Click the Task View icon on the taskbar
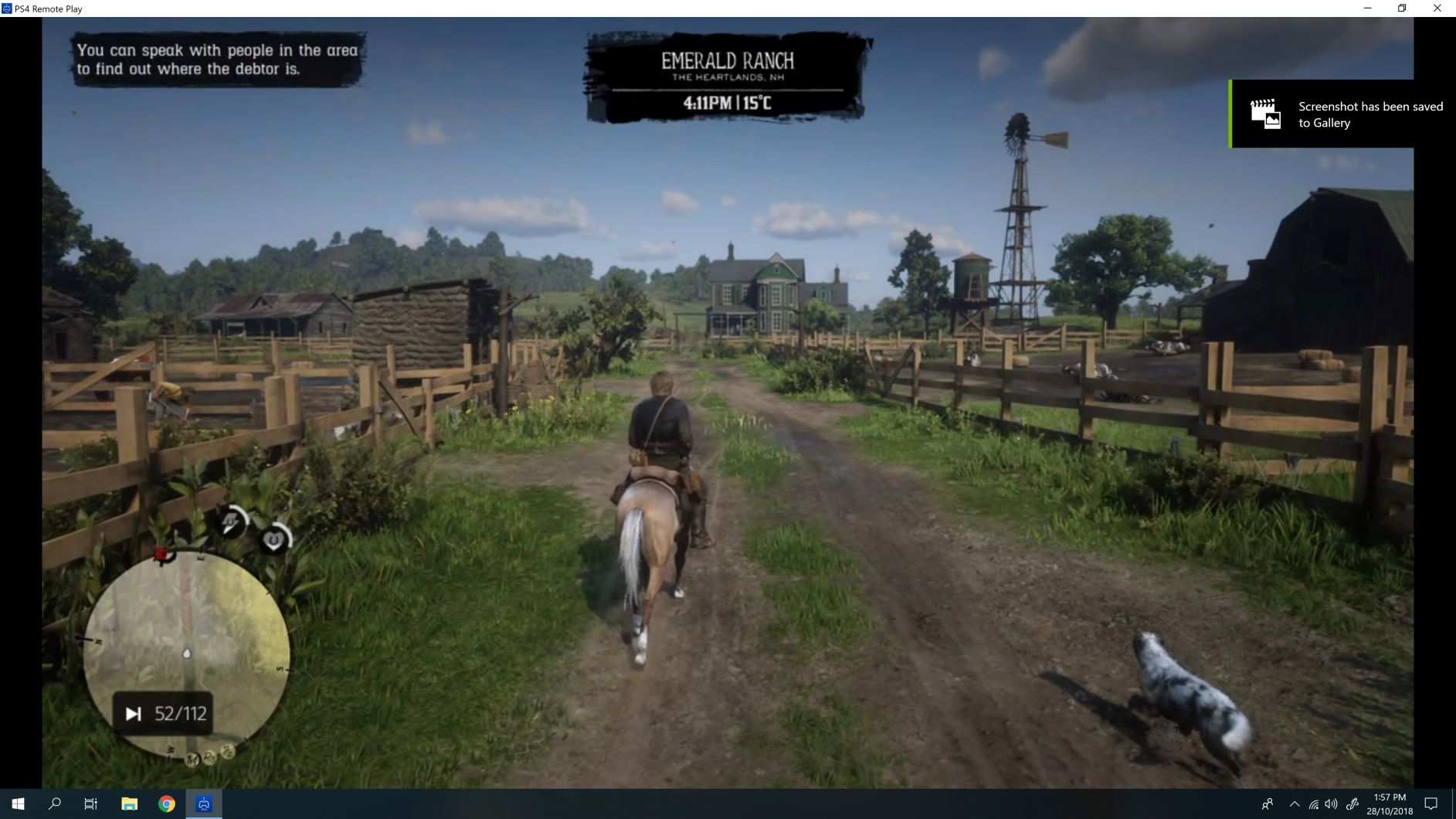The height and width of the screenshot is (819, 1456). 90,804
